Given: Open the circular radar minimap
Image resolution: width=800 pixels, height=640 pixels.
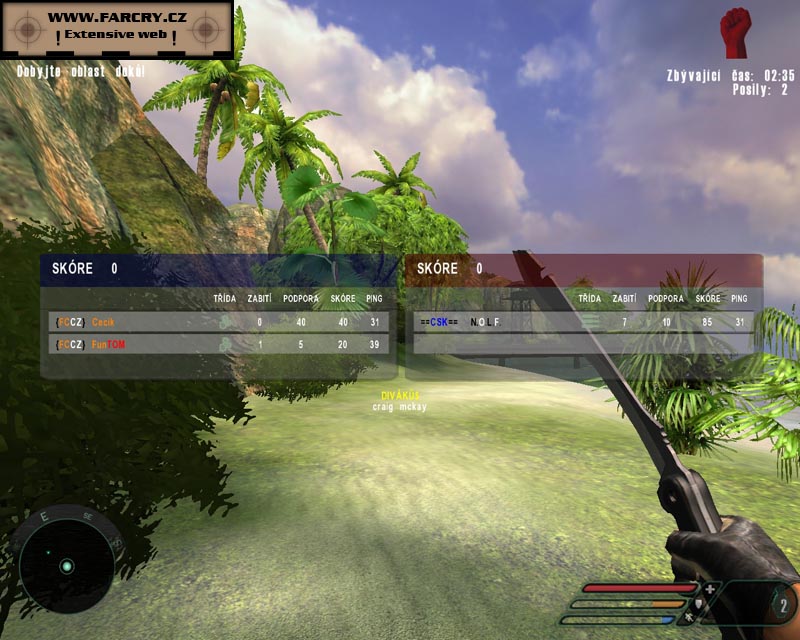Looking at the screenshot, I should pos(66,563).
